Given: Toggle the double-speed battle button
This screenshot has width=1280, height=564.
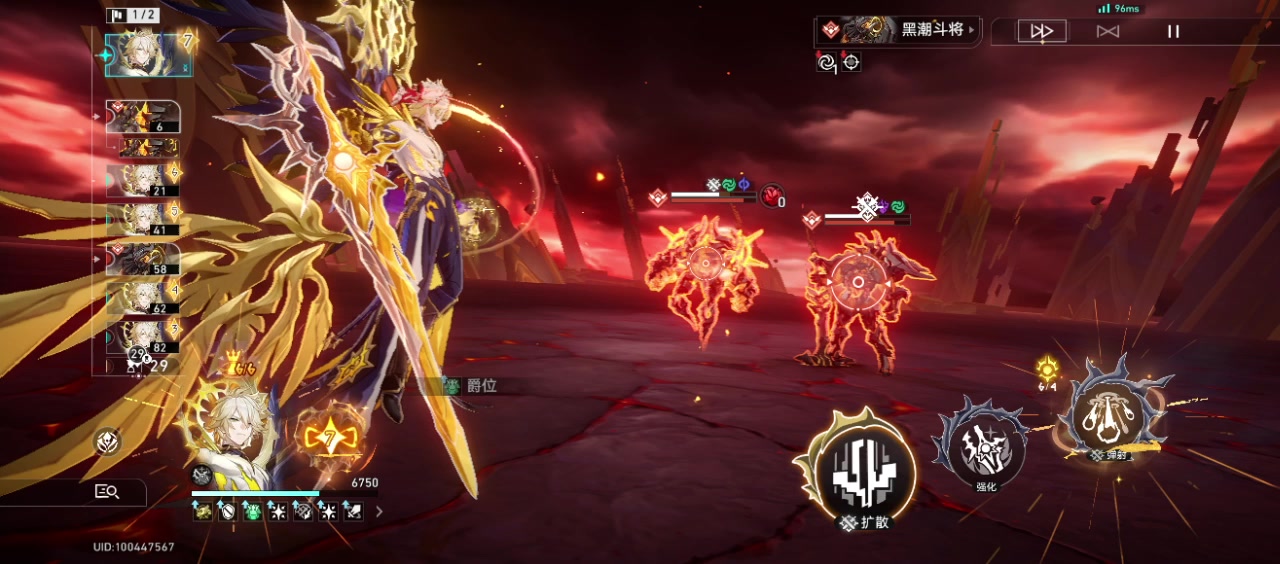Looking at the screenshot, I should (x=1042, y=31).
